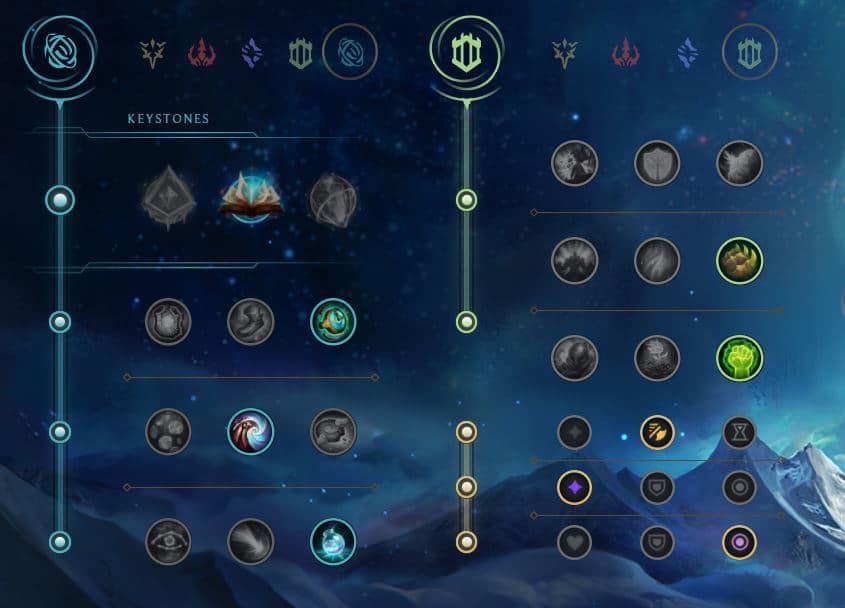
Task: Choose the Font of Life shield rune
Action: tap(657, 163)
